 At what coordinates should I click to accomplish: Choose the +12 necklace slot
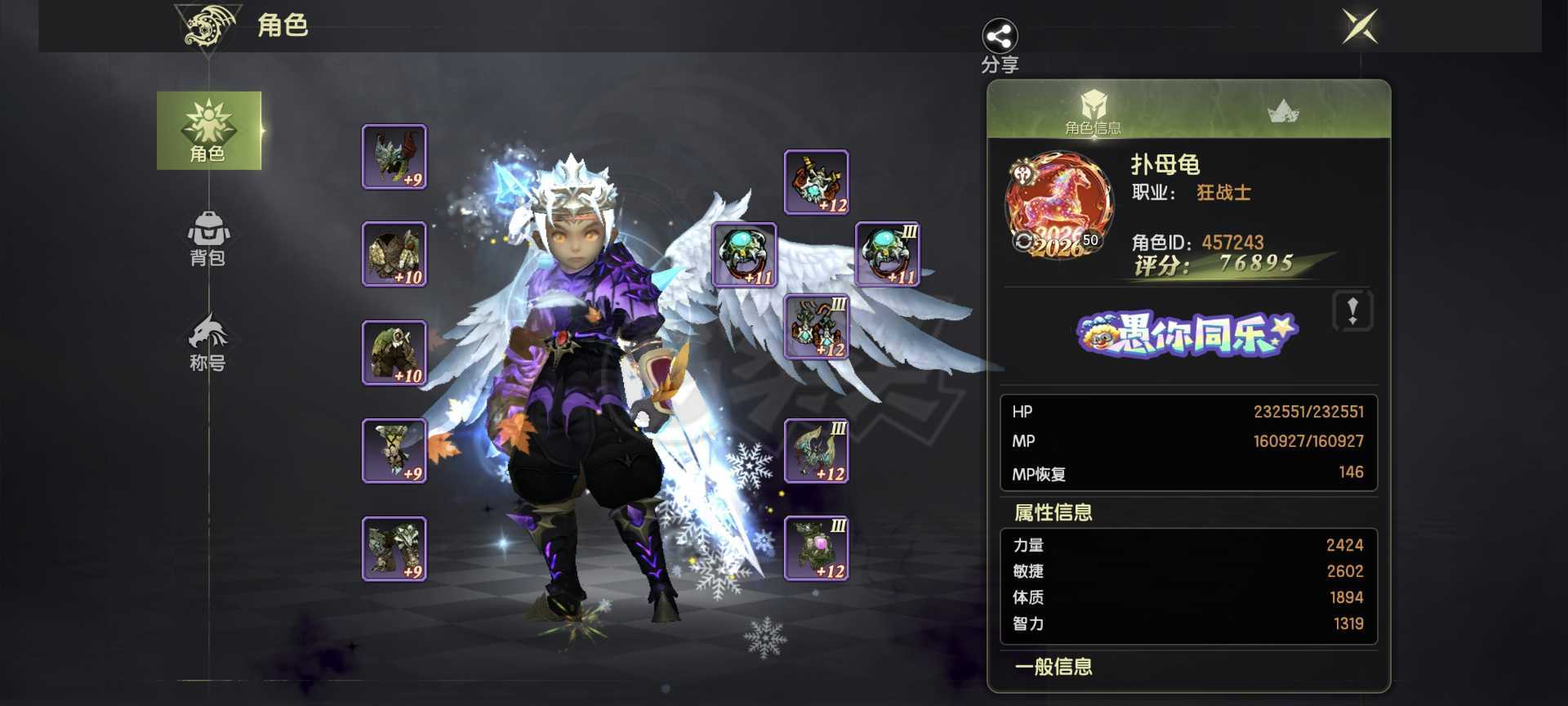point(816,182)
